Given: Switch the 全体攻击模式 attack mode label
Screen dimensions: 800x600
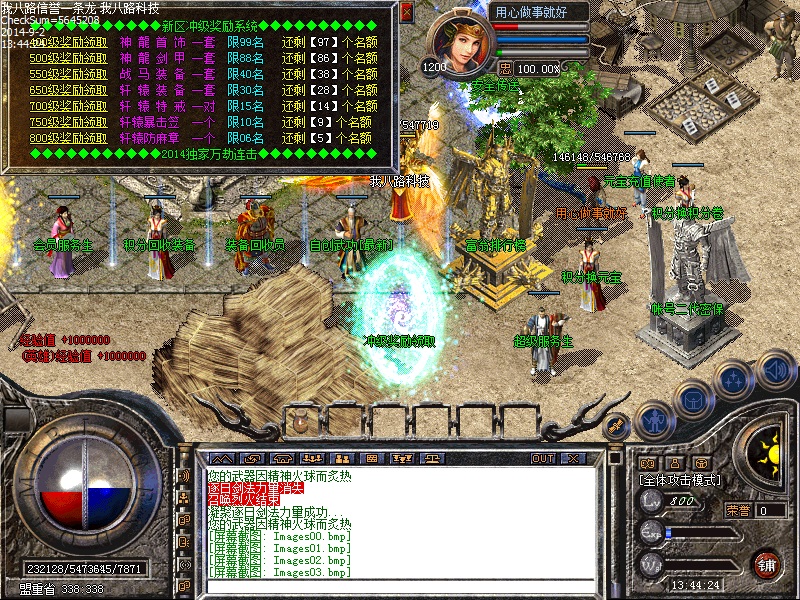Looking at the screenshot, I should pyautogui.click(x=678, y=481).
